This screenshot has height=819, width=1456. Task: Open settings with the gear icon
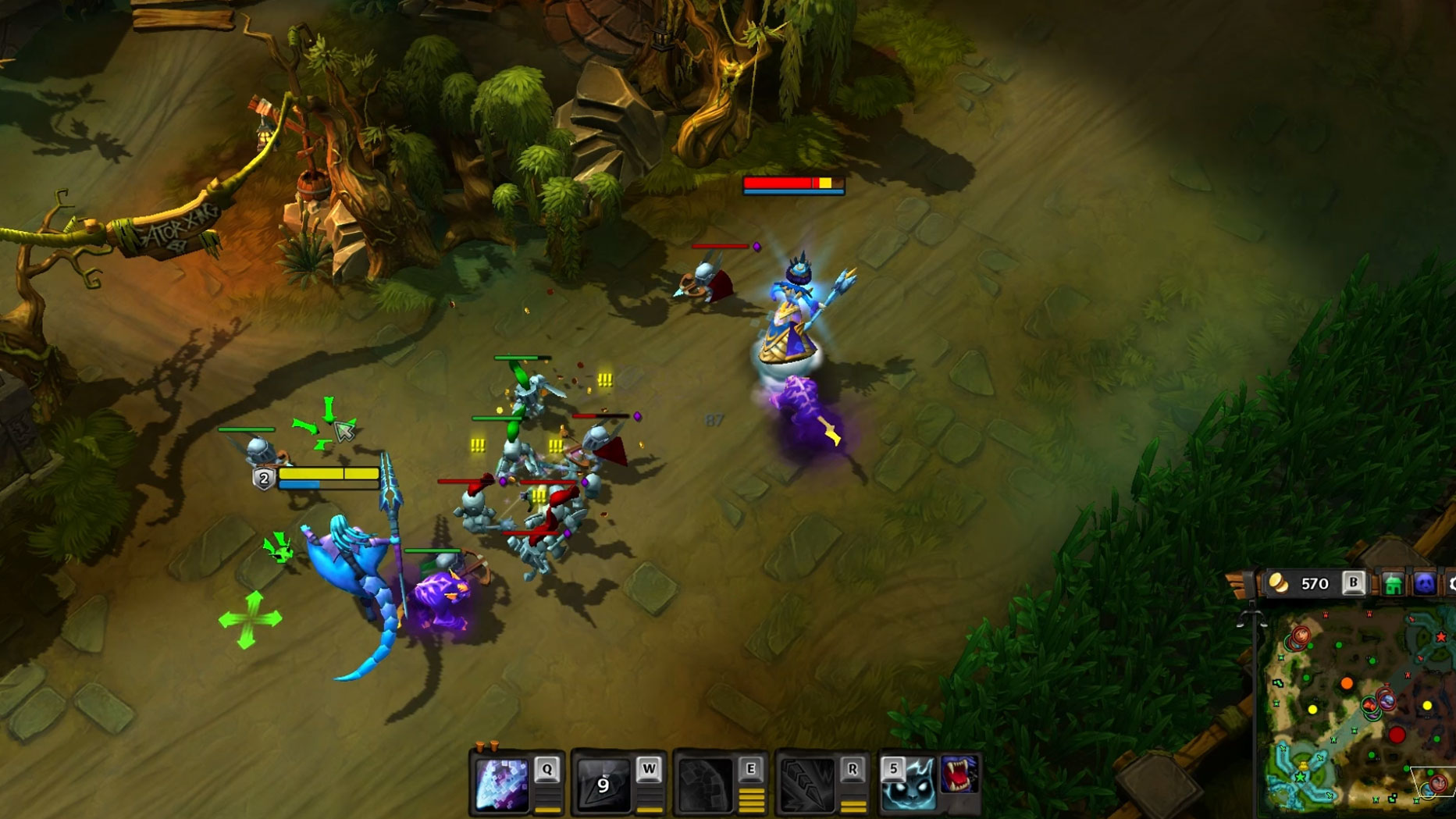1452,584
